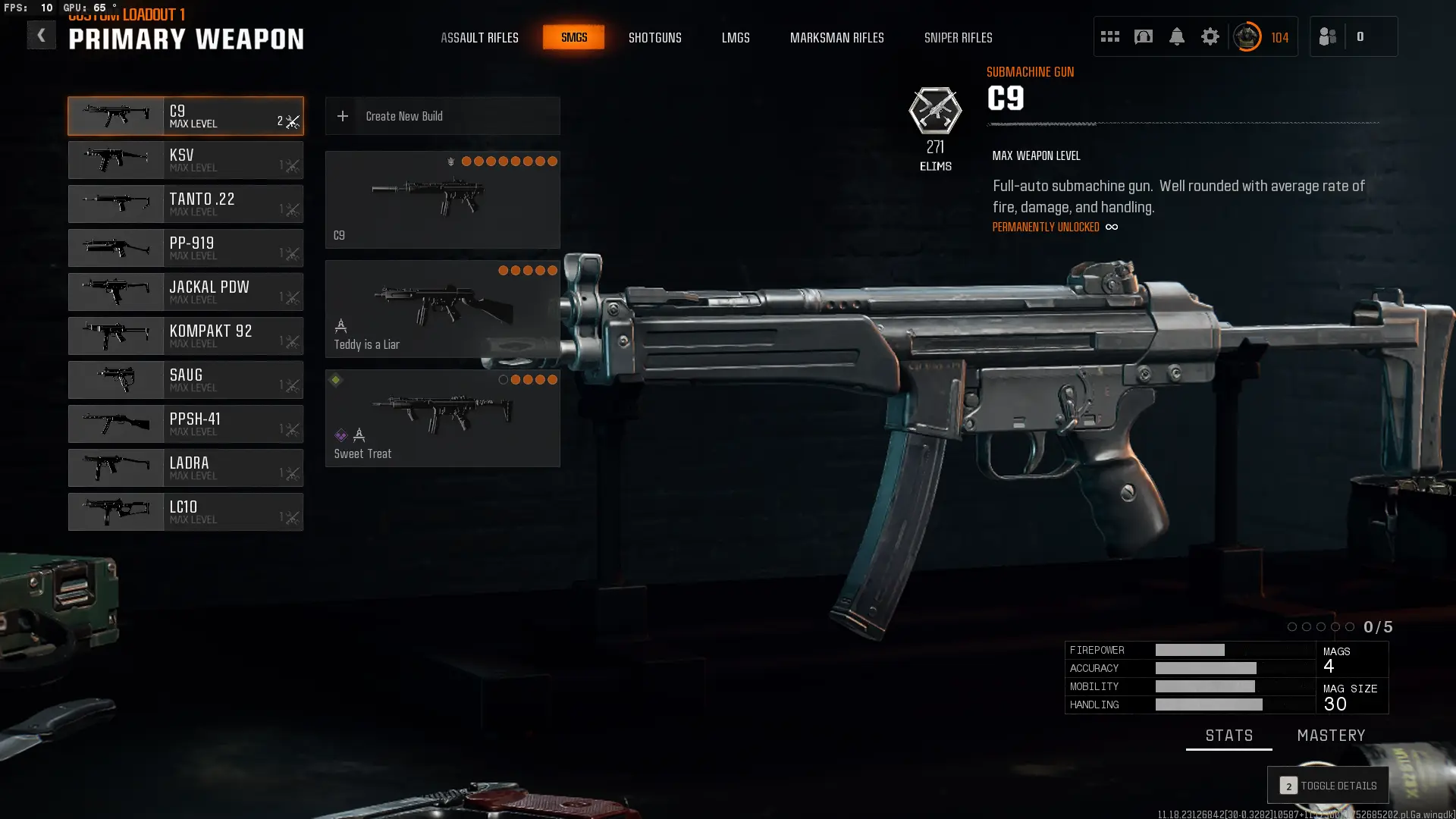
Task: Choose the KSV submachine gun
Action: [186, 160]
